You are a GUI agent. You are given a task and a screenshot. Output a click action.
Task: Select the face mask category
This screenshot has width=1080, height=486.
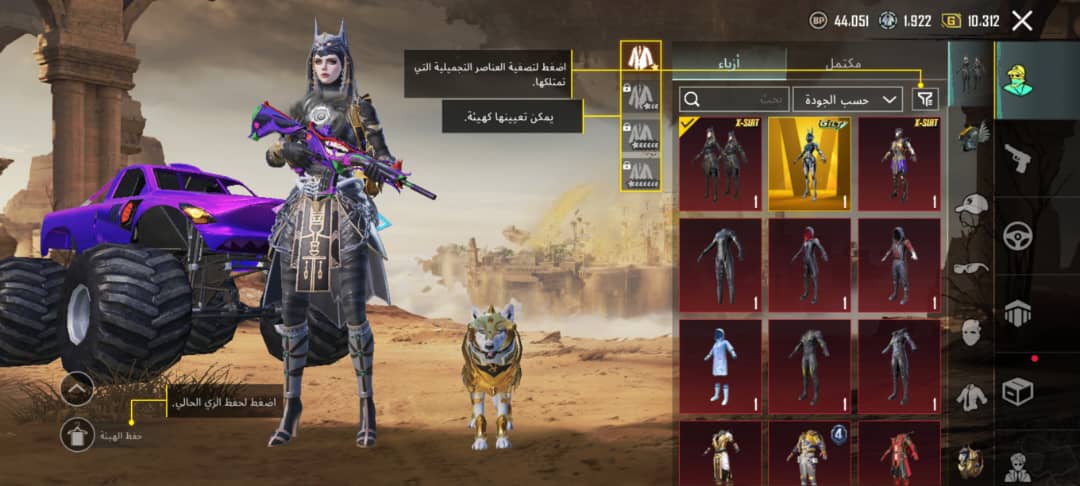click(970, 332)
